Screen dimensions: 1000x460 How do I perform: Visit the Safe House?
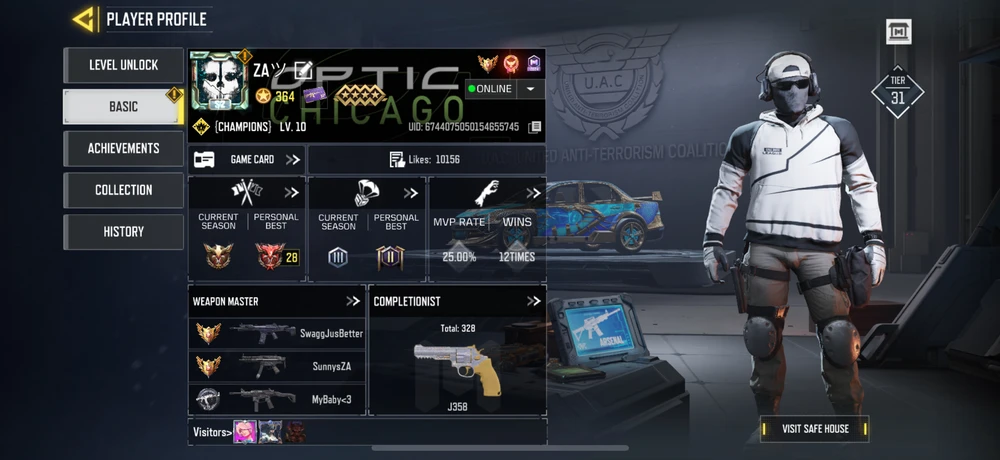click(815, 429)
